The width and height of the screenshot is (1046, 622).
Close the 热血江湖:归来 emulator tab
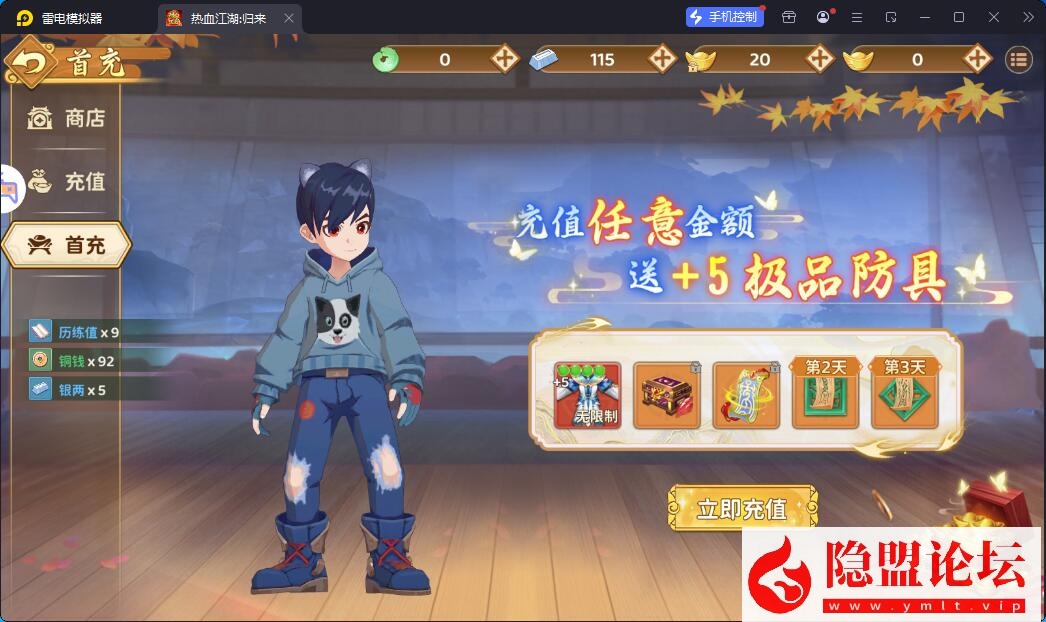(x=289, y=18)
